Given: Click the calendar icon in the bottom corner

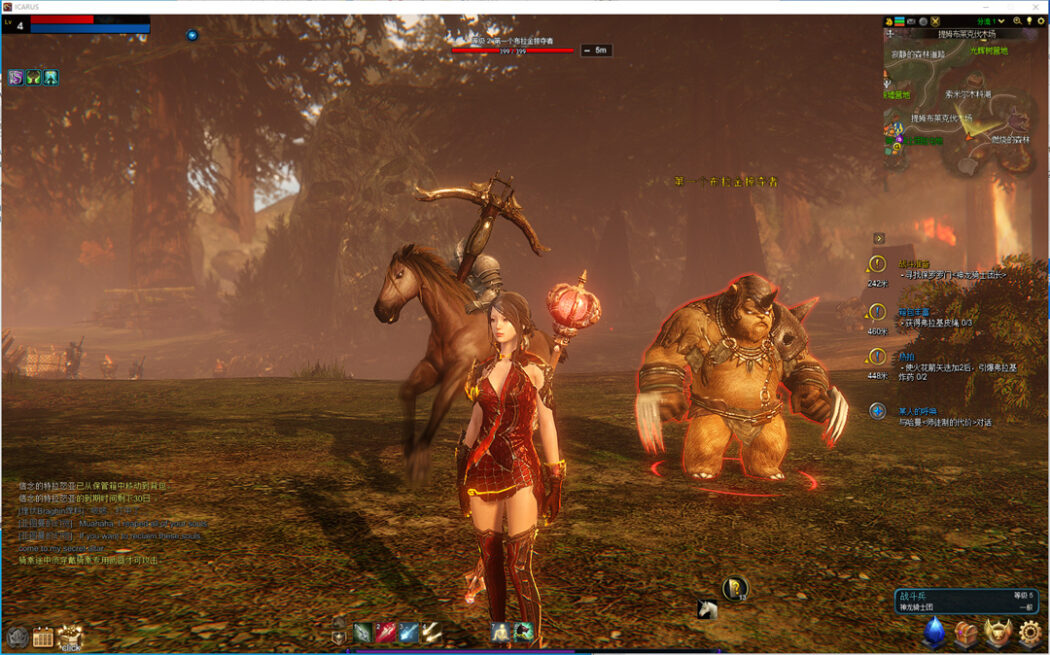Looking at the screenshot, I should coord(43,636).
